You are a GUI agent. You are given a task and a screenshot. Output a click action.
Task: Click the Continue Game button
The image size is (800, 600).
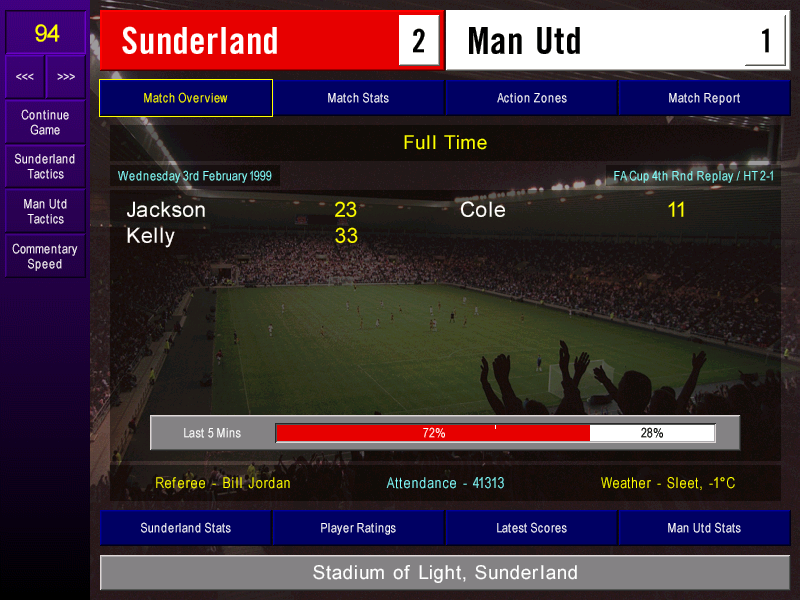pos(45,122)
